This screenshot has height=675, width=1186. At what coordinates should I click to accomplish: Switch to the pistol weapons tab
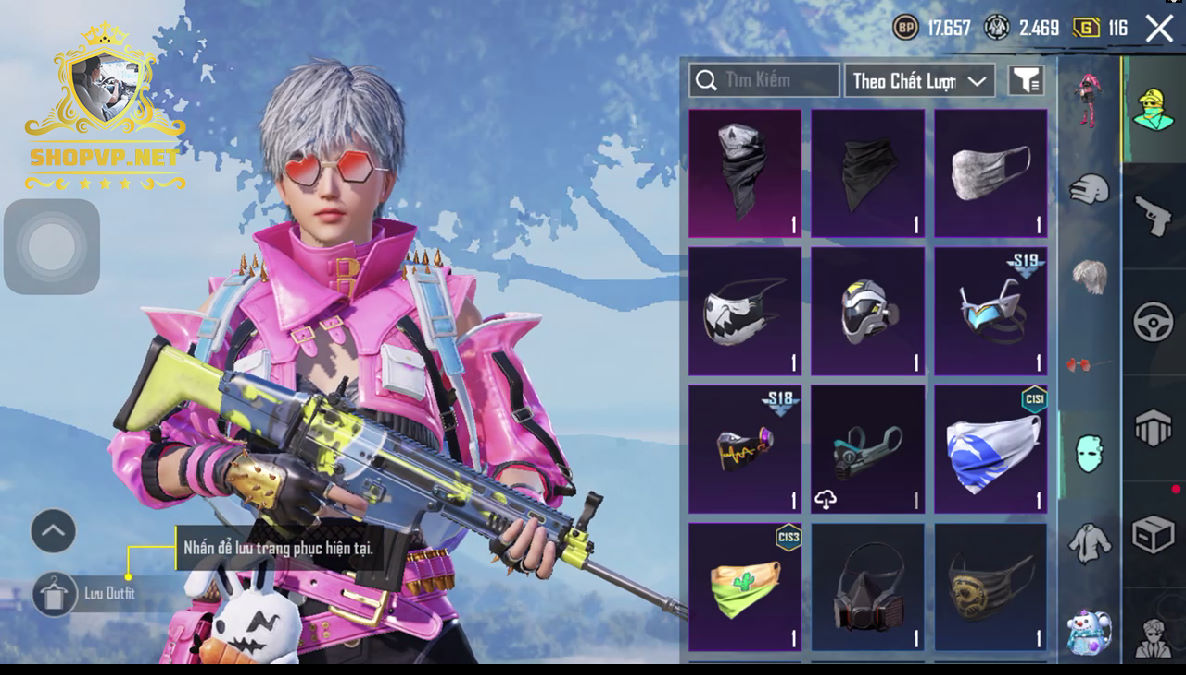coord(1153,215)
